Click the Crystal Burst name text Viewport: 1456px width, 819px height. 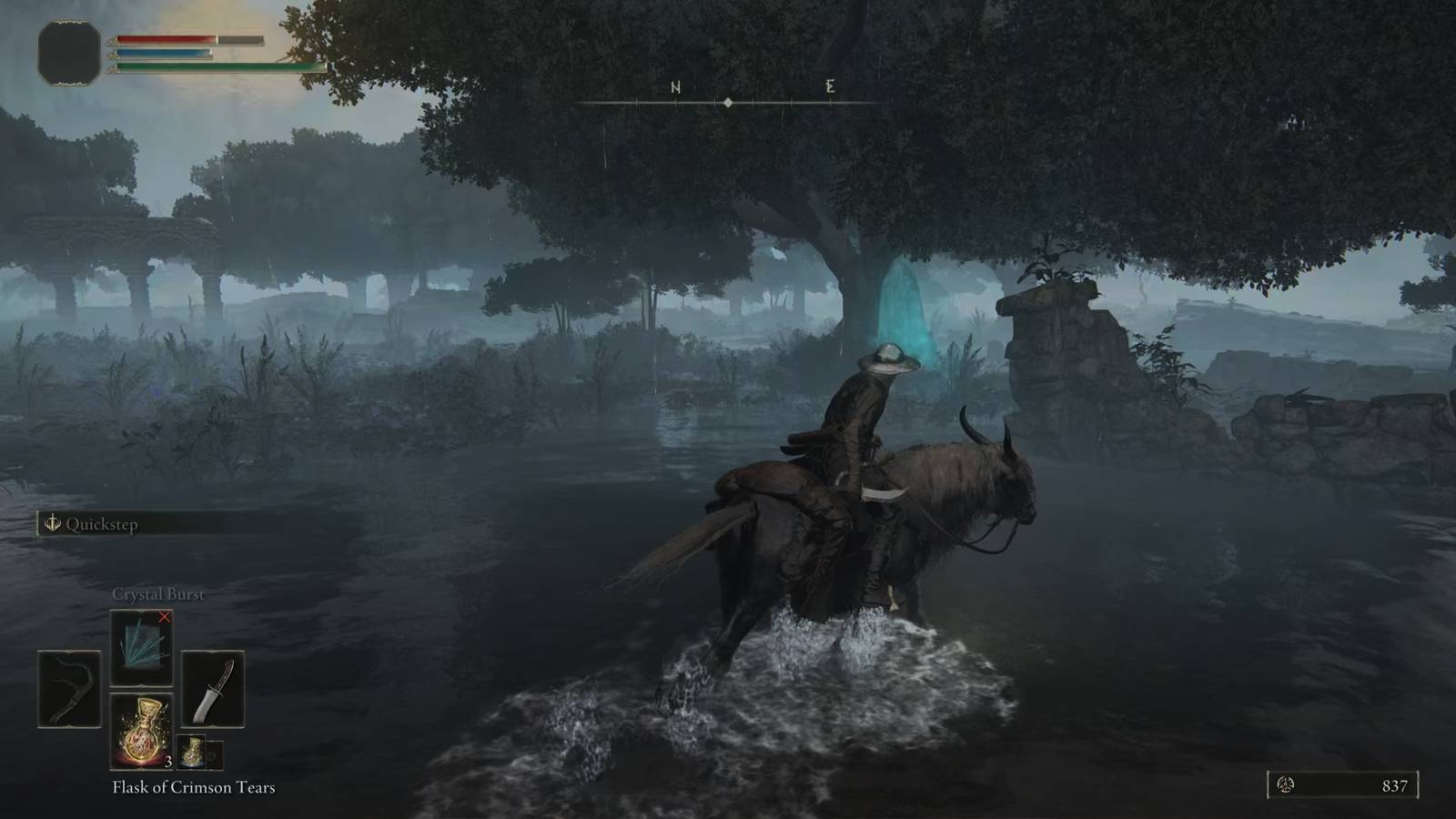click(x=157, y=593)
